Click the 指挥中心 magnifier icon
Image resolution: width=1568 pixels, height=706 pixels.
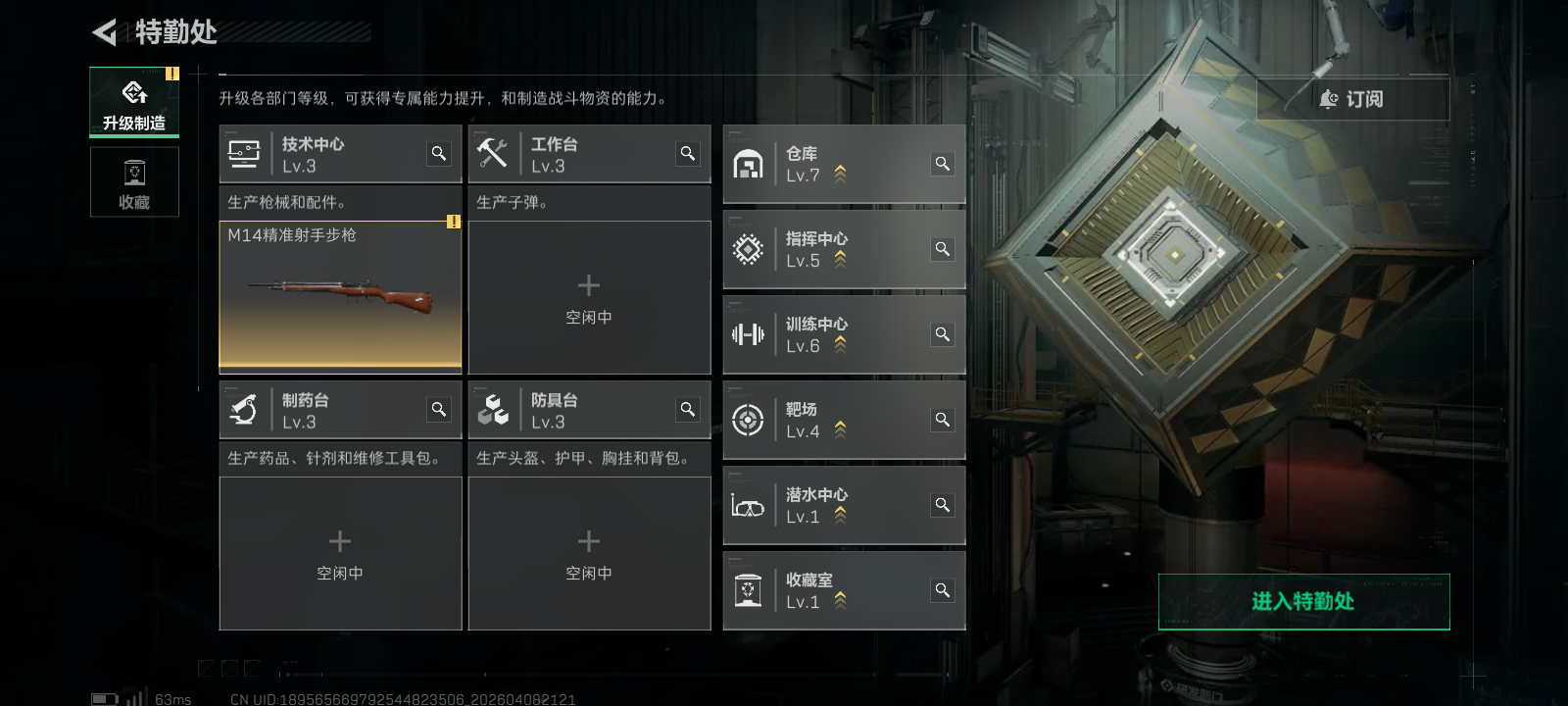click(942, 249)
